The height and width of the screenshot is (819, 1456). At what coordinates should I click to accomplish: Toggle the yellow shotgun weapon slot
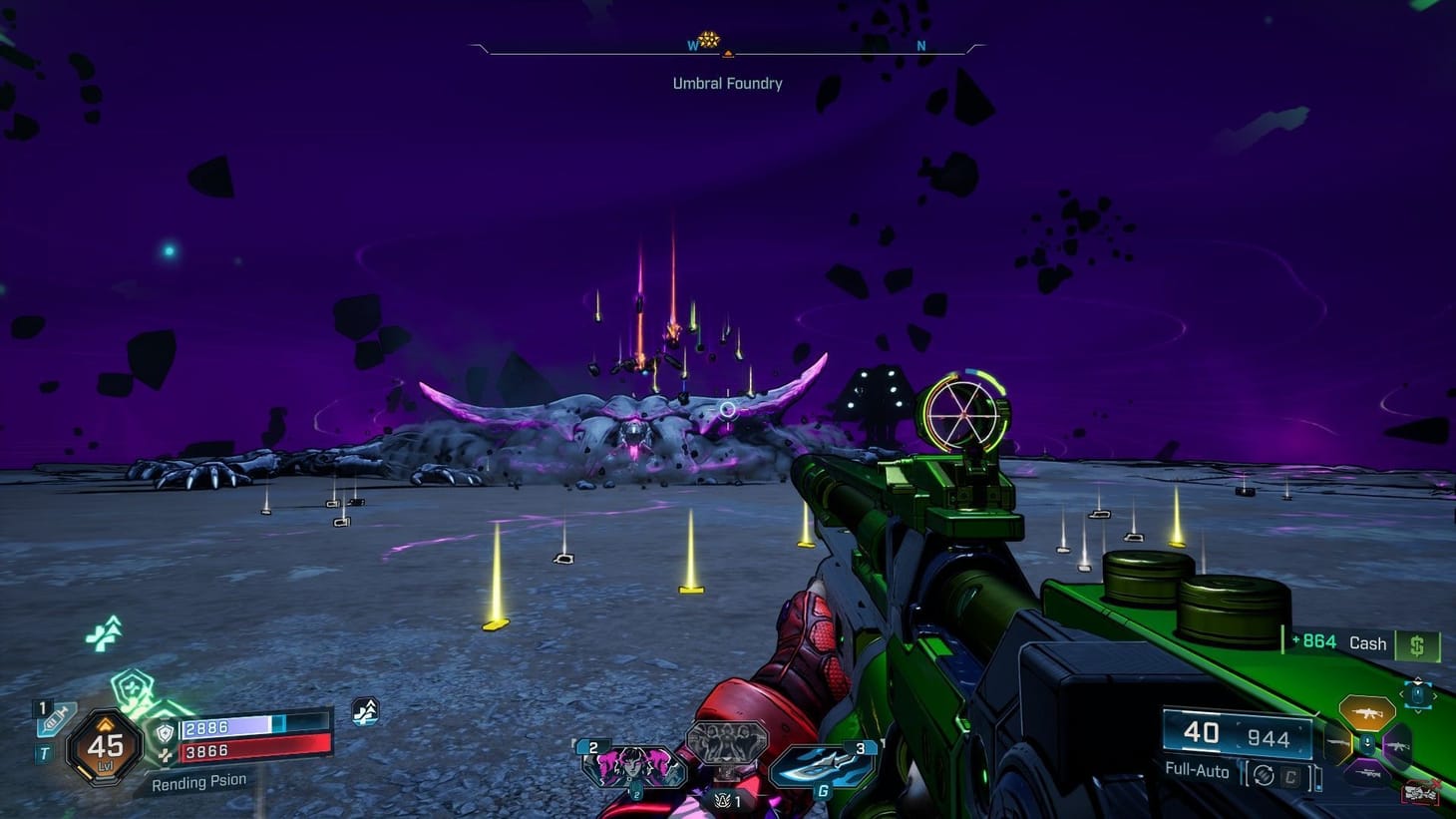[x=1333, y=744]
